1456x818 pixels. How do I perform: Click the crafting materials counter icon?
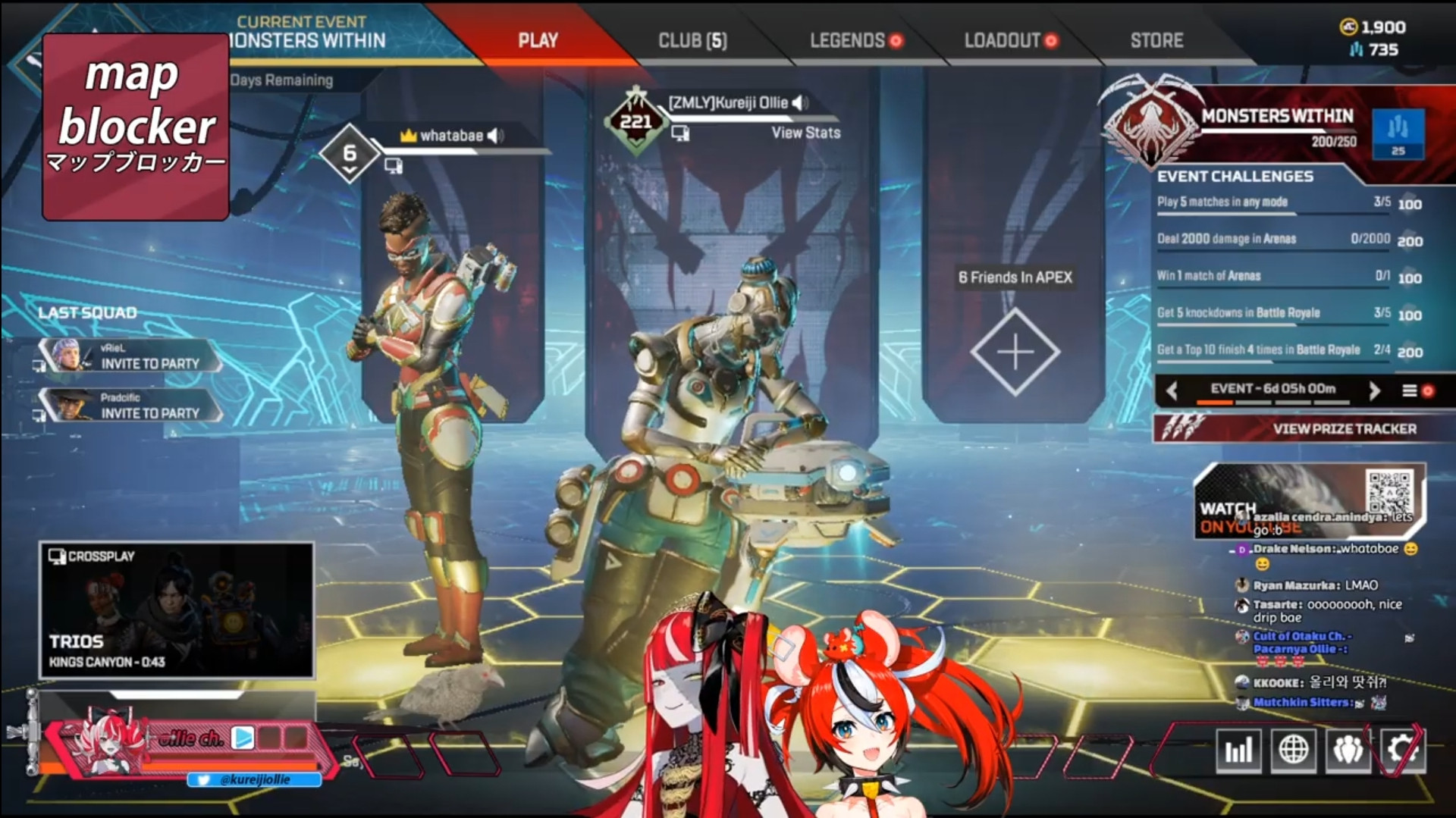coord(1354,49)
